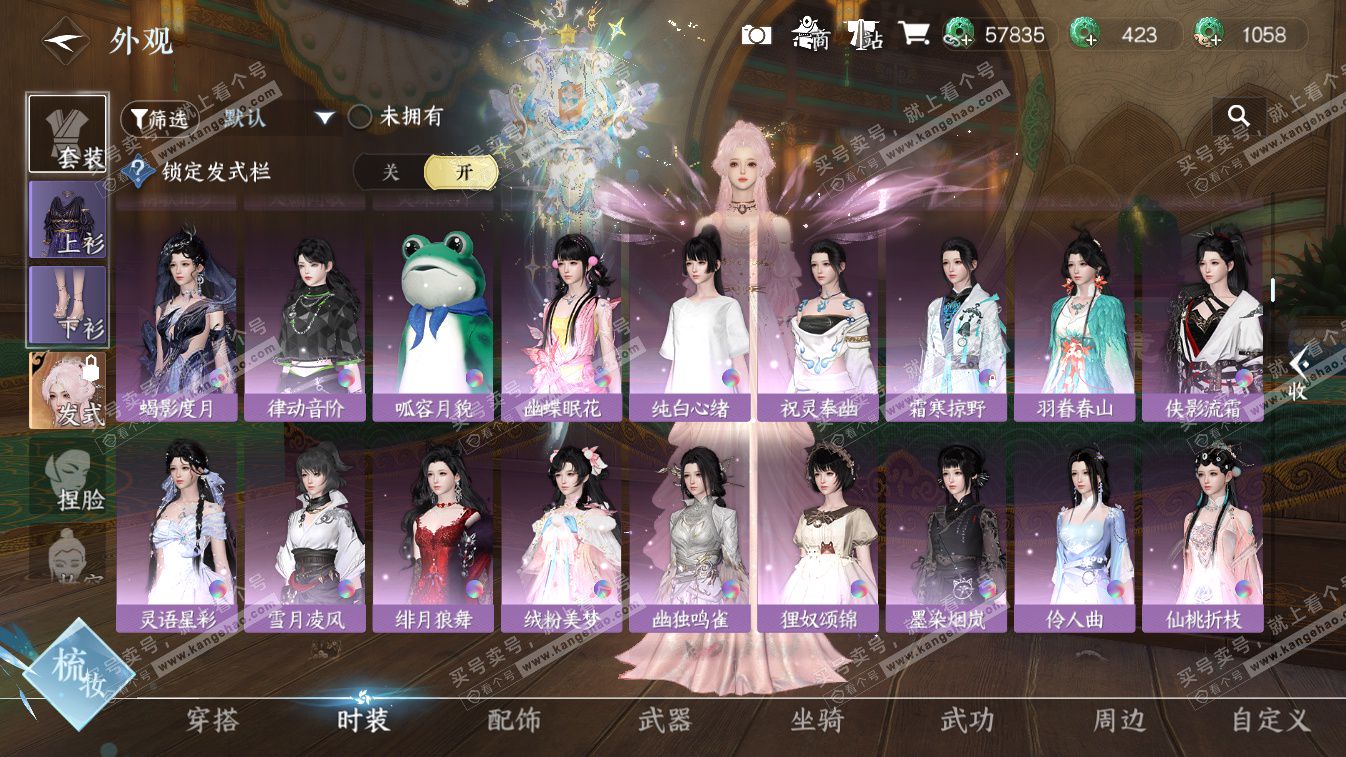Toggle the 未拥有 checkbox
This screenshot has height=757, width=1346.
[x=360, y=117]
